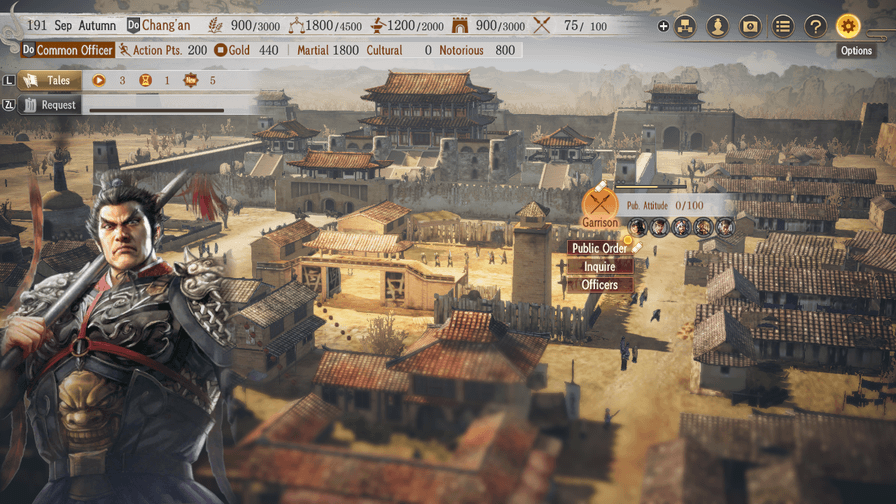Click the map scroll icon in top bar
The height and width of the screenshot is (504, 896).
point(750,26)
